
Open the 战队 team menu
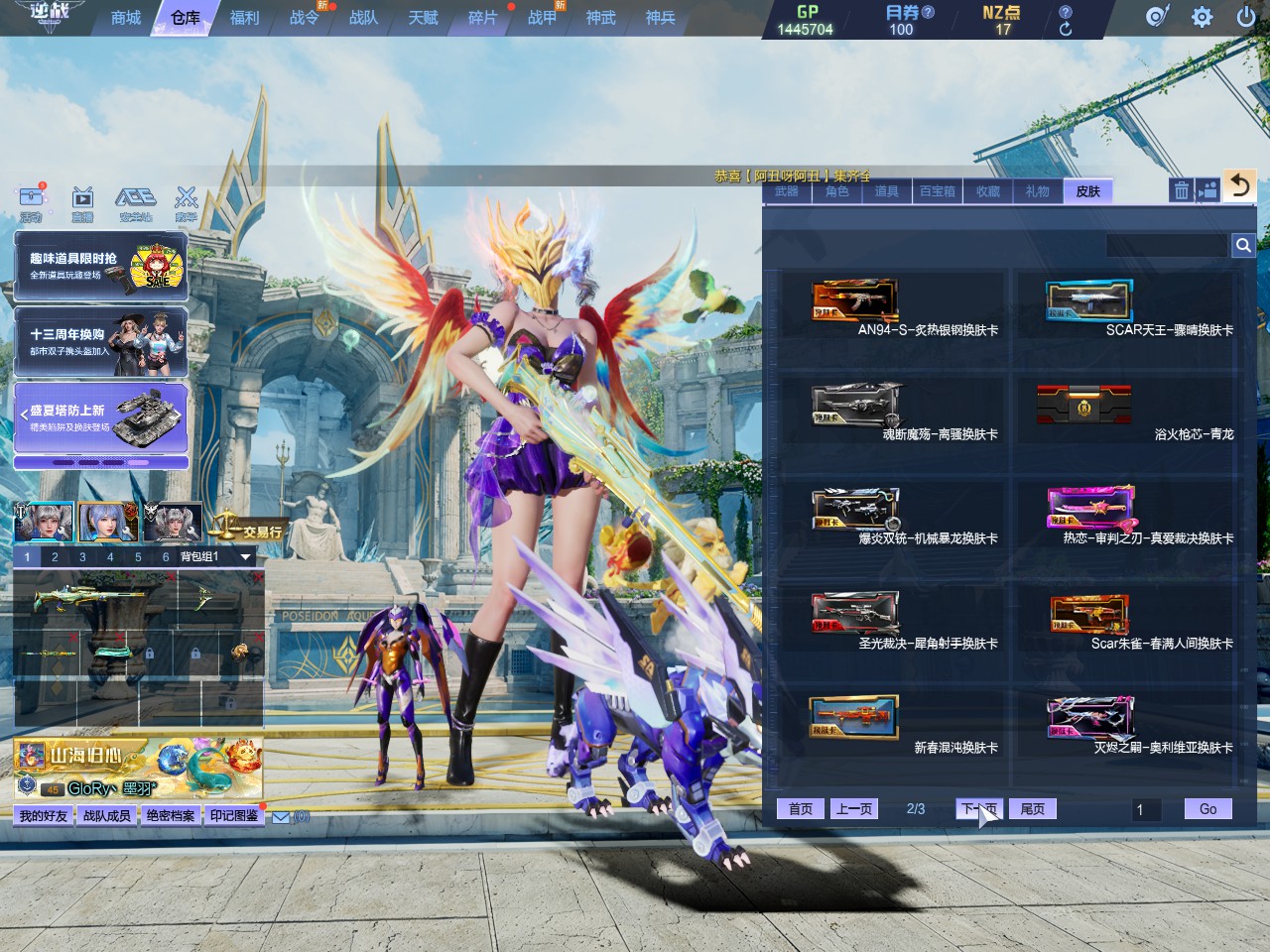point(363,18)
